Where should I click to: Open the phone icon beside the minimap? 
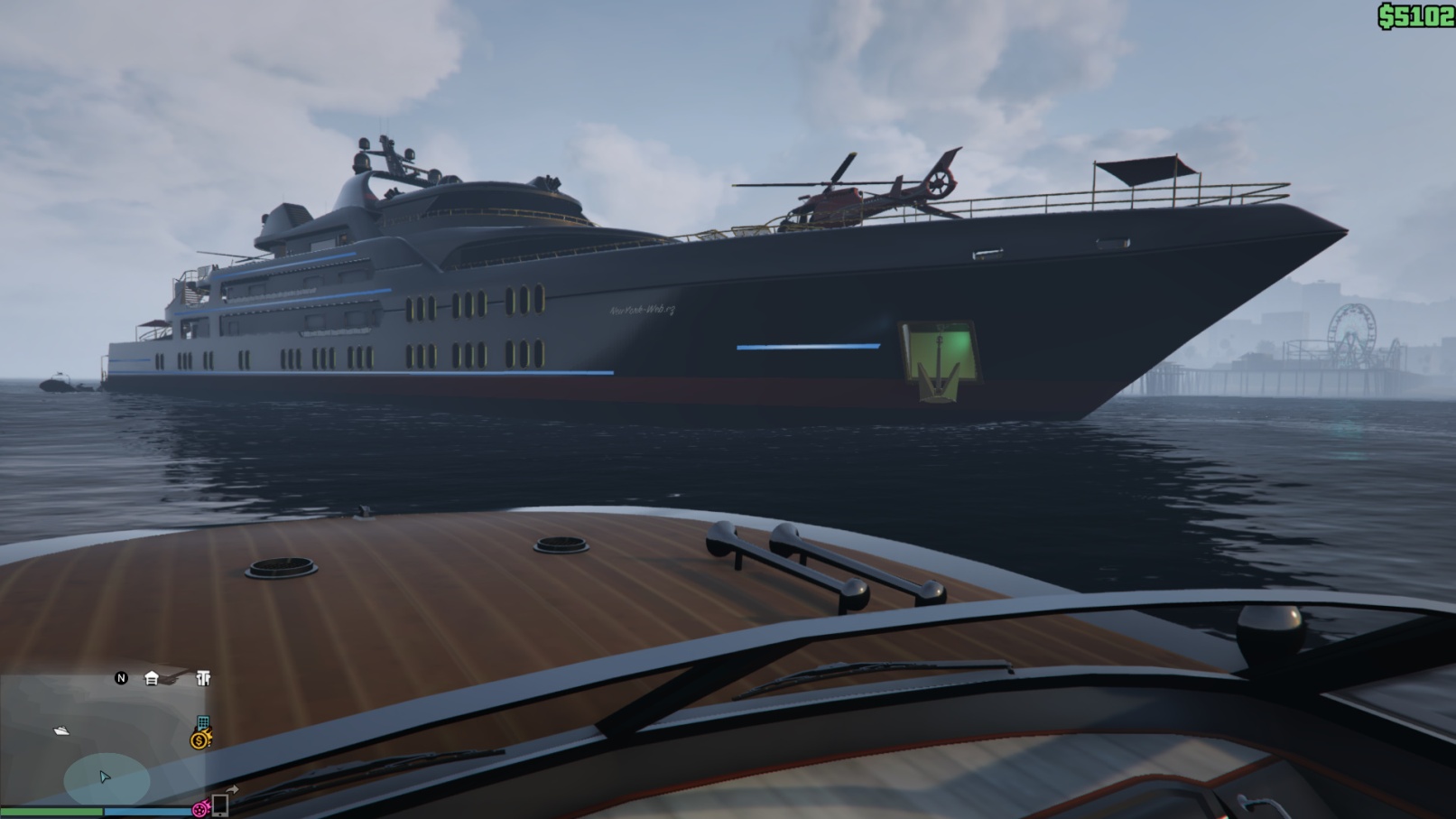tap(219, 805)
